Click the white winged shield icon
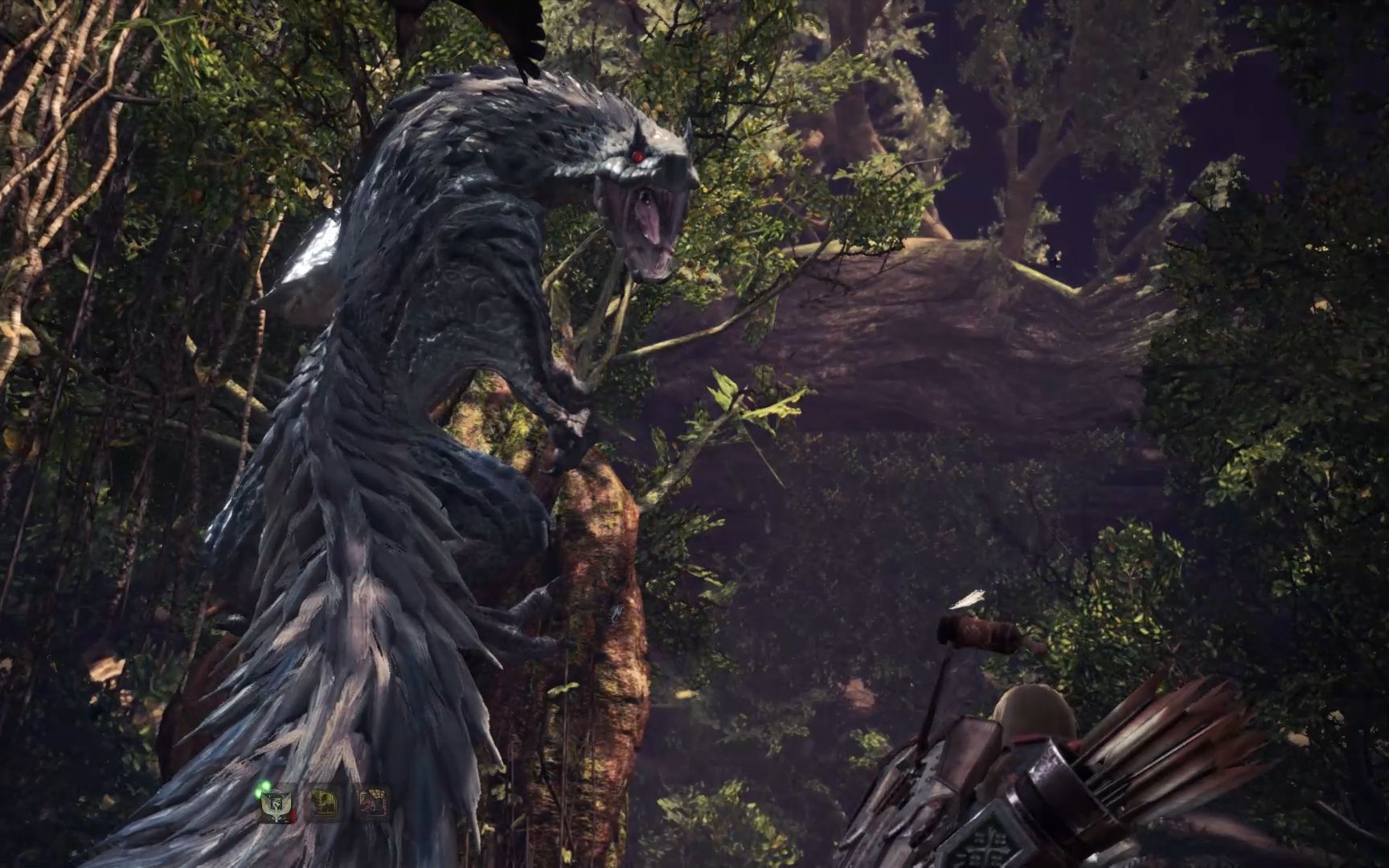 click(277, 804)
